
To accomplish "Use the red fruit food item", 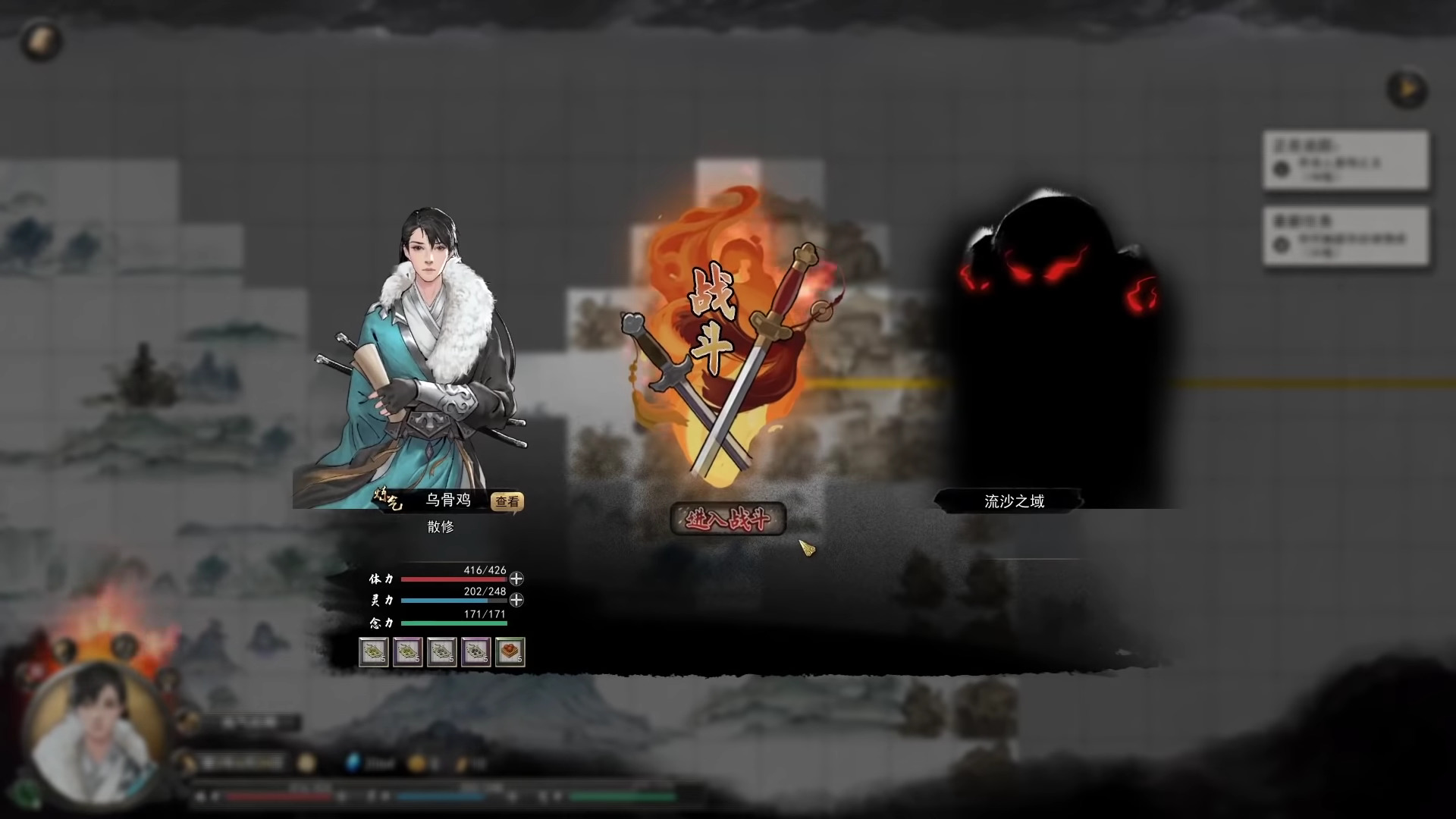I will (x=510, y=652).
